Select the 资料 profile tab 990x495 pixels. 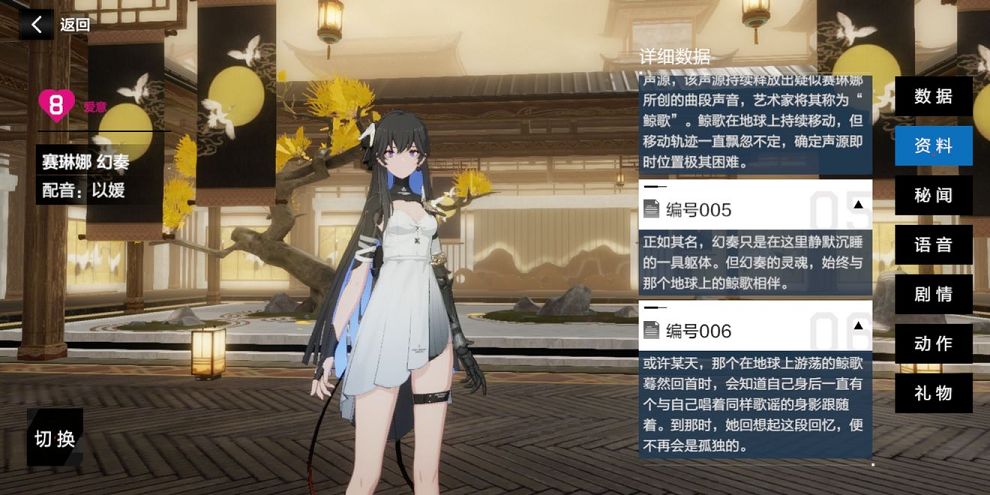[933, 146]
